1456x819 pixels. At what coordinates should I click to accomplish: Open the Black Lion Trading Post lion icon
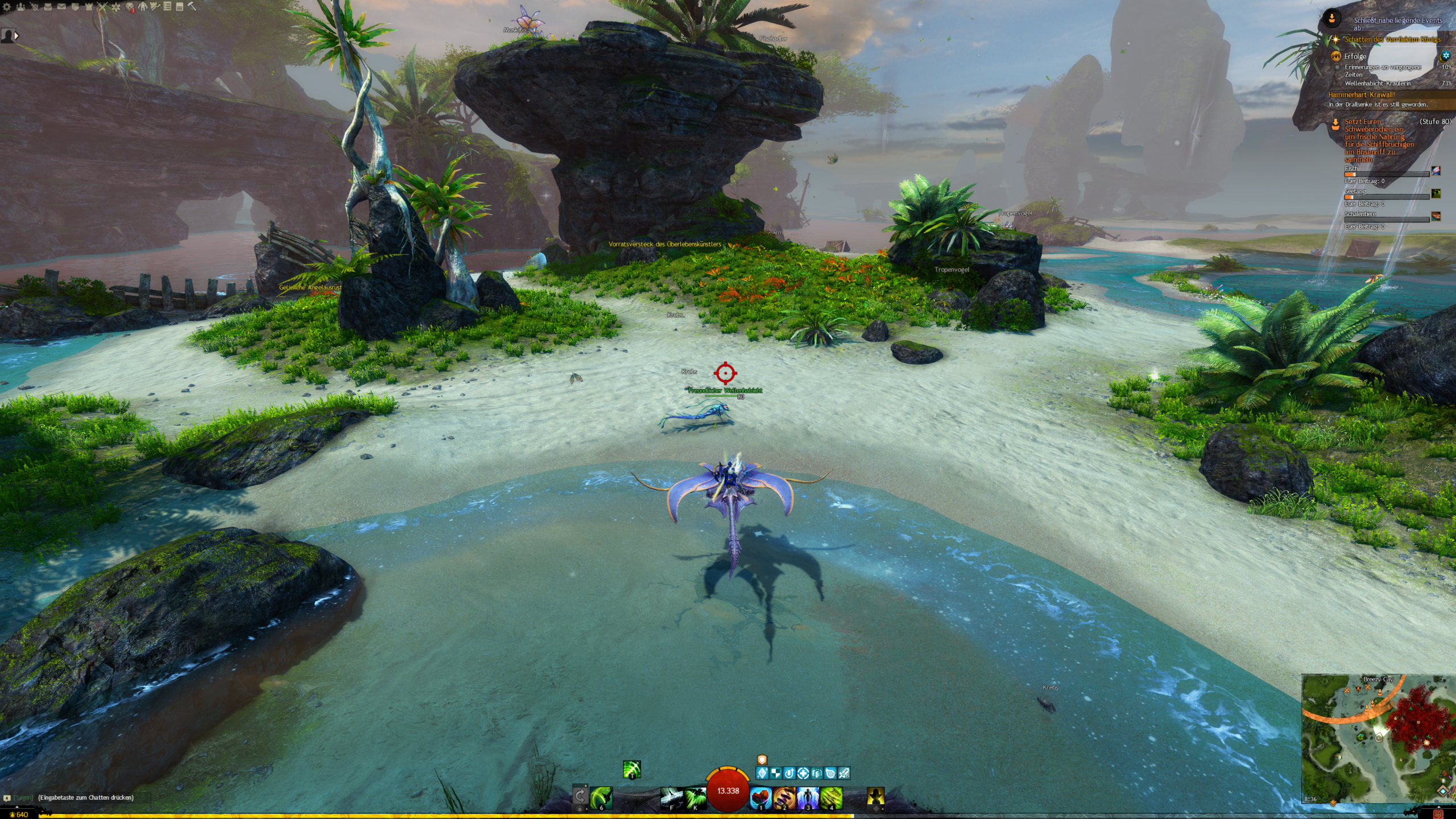(x=130, y=7)
